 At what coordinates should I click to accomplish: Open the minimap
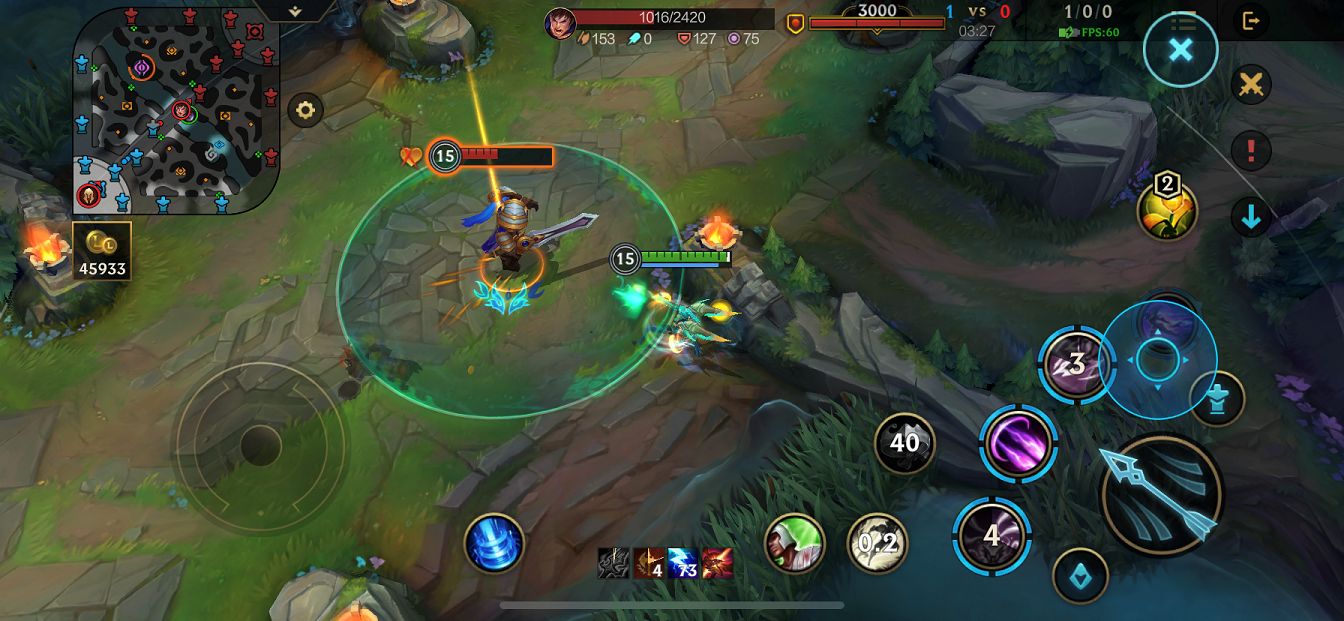tap(175, 110)
